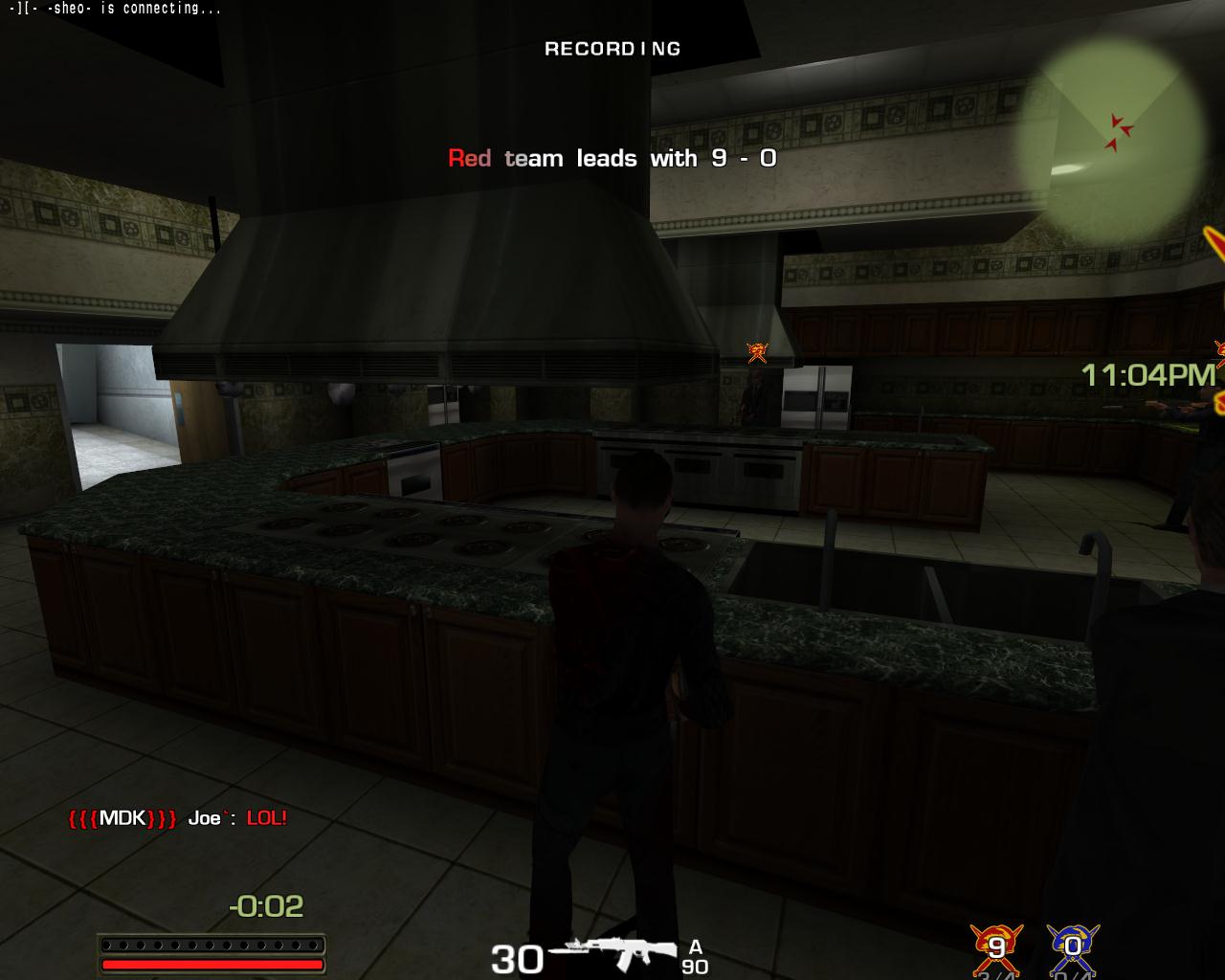Image resolution: width=1225 pixels, height=980 pixels.
Task: Click the circular radar minimap
Action: tap(1111, 130)
